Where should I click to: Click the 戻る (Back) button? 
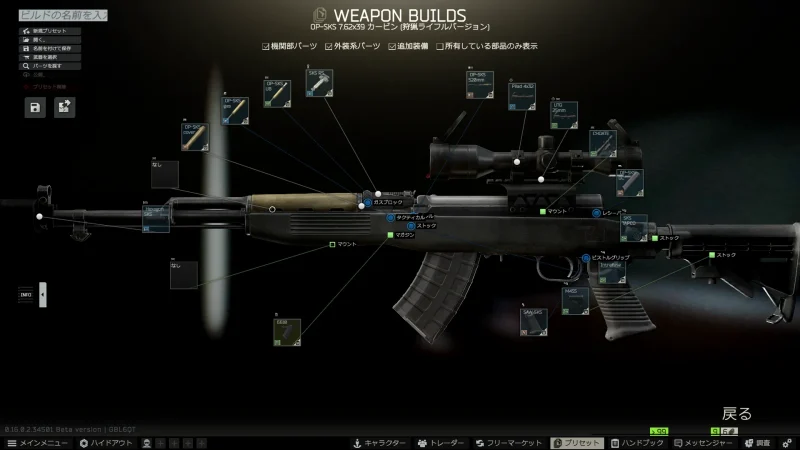point(737,413)
